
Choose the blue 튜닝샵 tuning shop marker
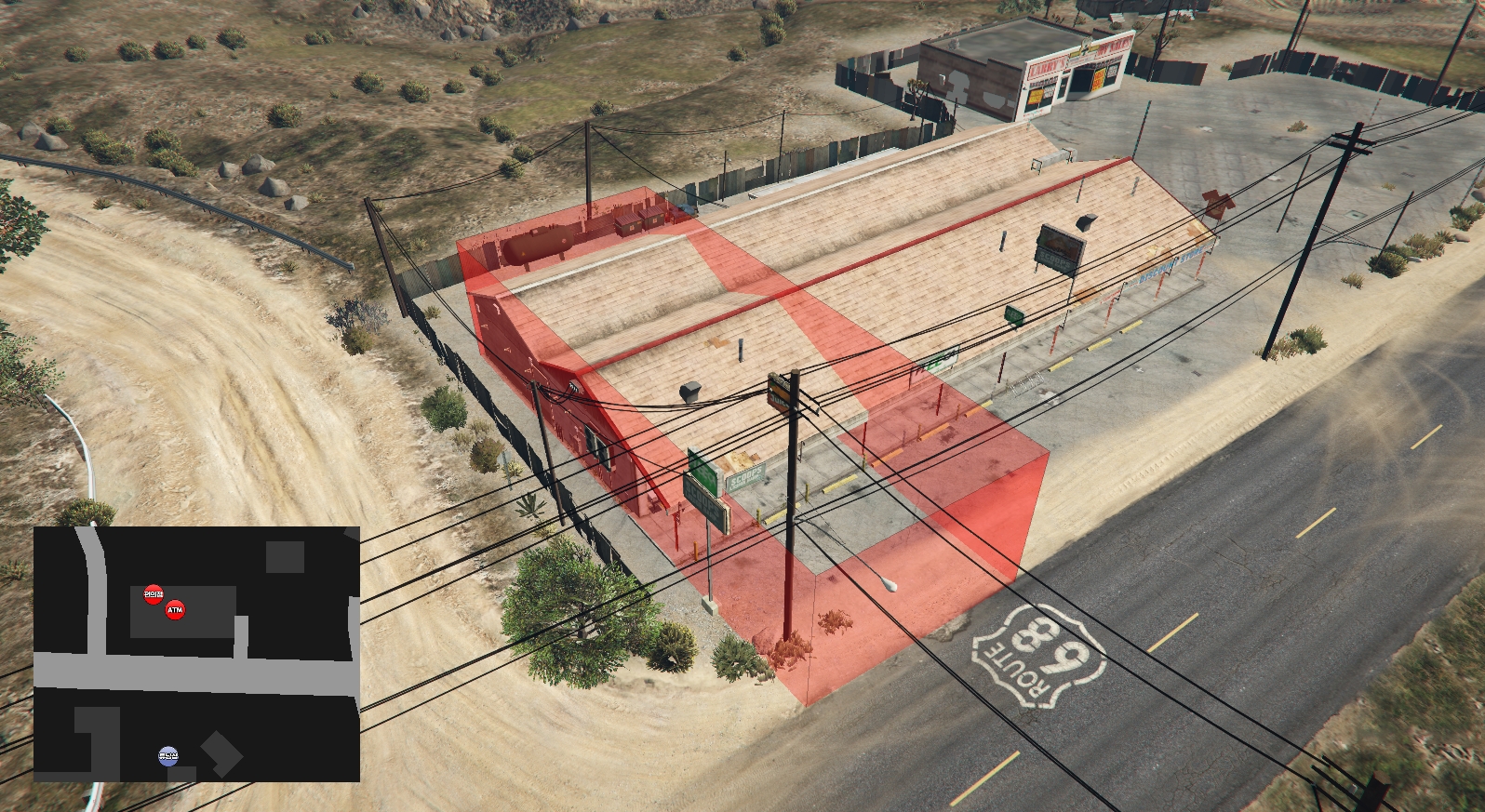(x=167, y=754)
